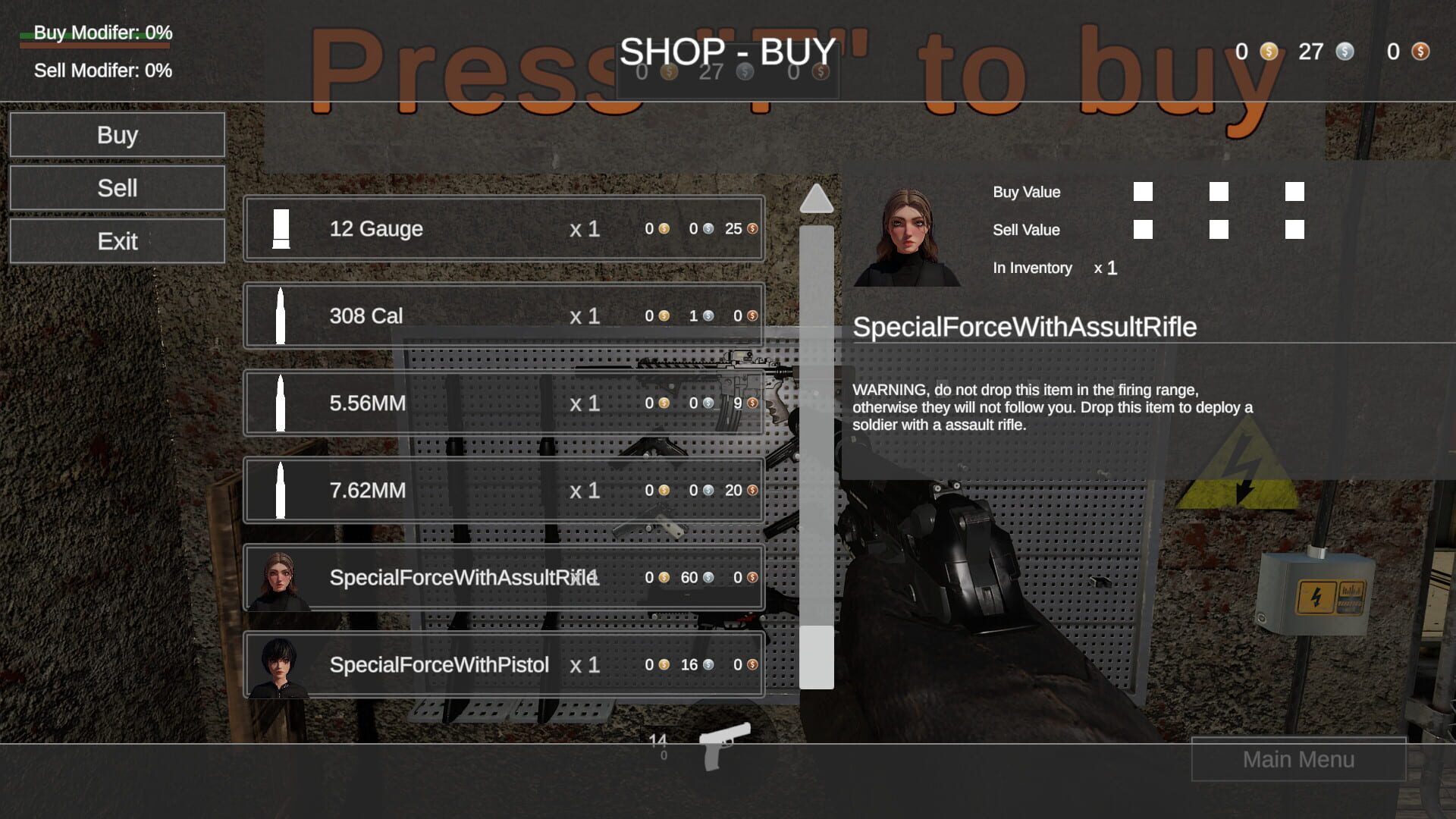Switch to the Sell tab
This screenshot has width=1456, height=819.
118,188
